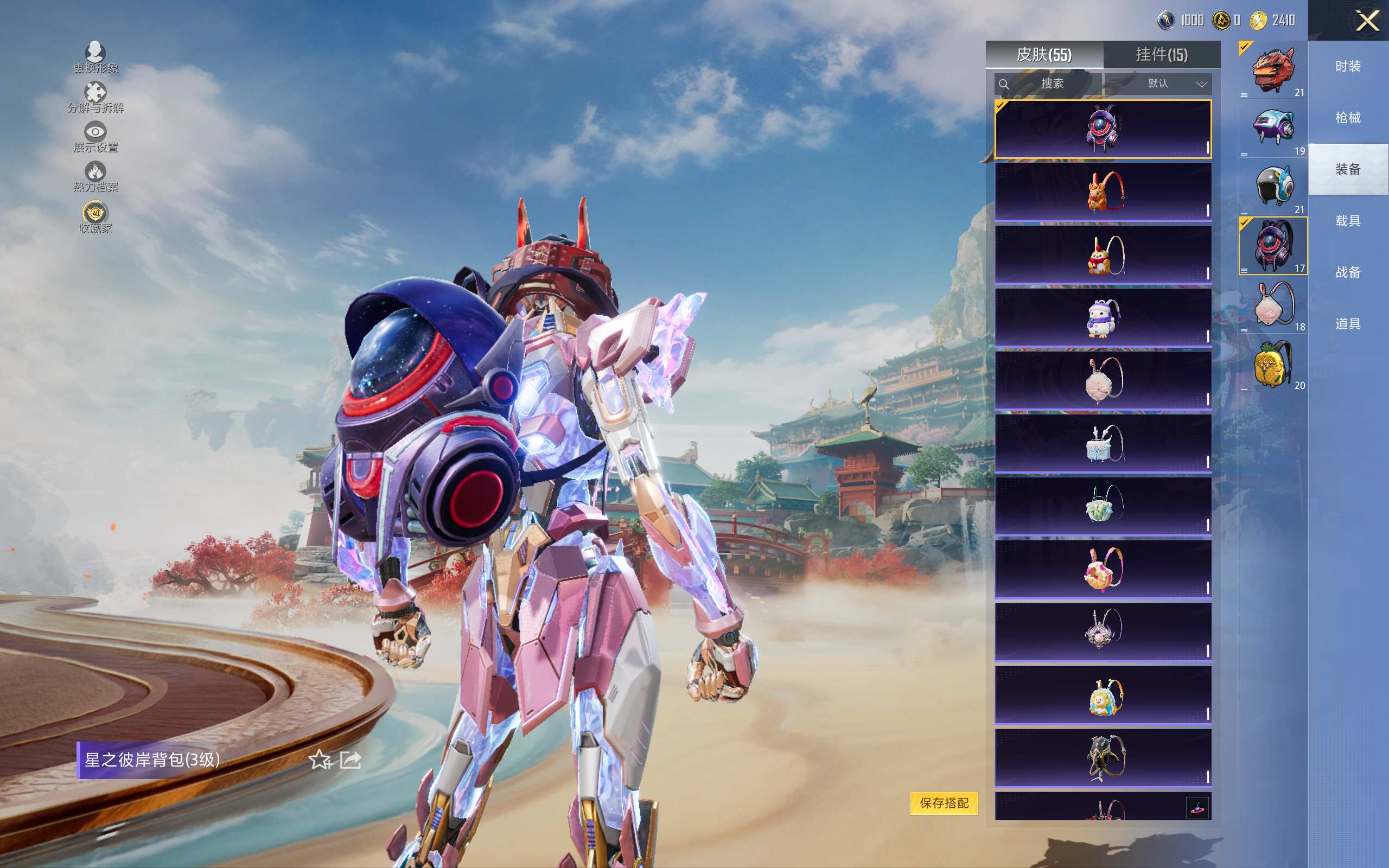Switch to the 挂件(15) tab
The width and height of the screenshot is (1389, 868).
click(1161, 55)
